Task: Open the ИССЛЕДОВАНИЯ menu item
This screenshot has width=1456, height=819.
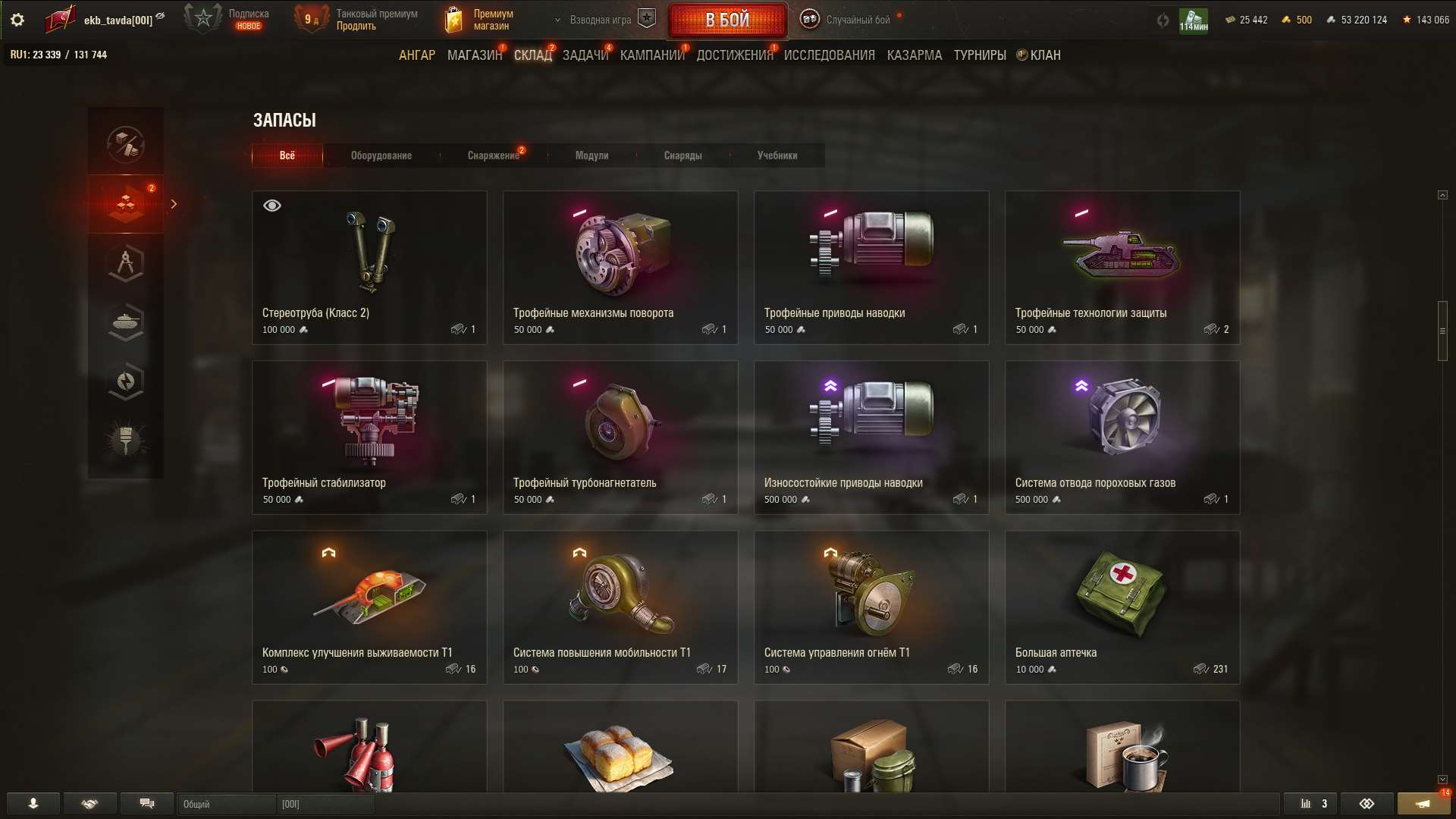Action: [828, 55]
